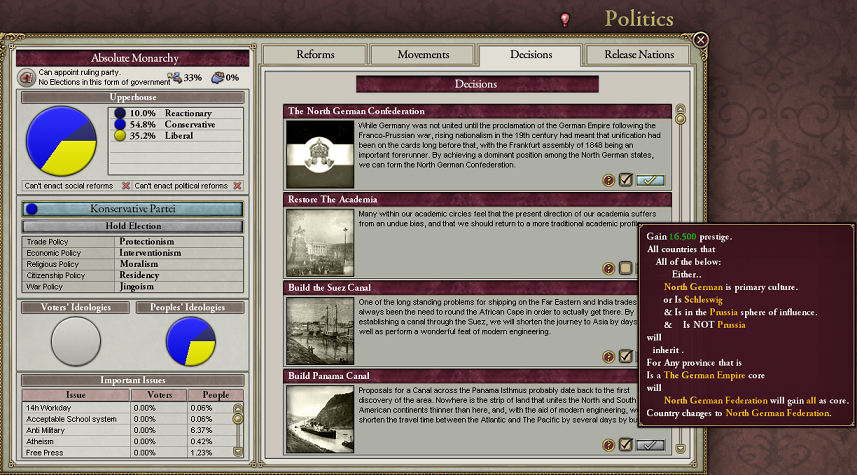The height and width of the screenshot is (475, 857).
Task: Click the Hold Election button
Action: [132, 226]
